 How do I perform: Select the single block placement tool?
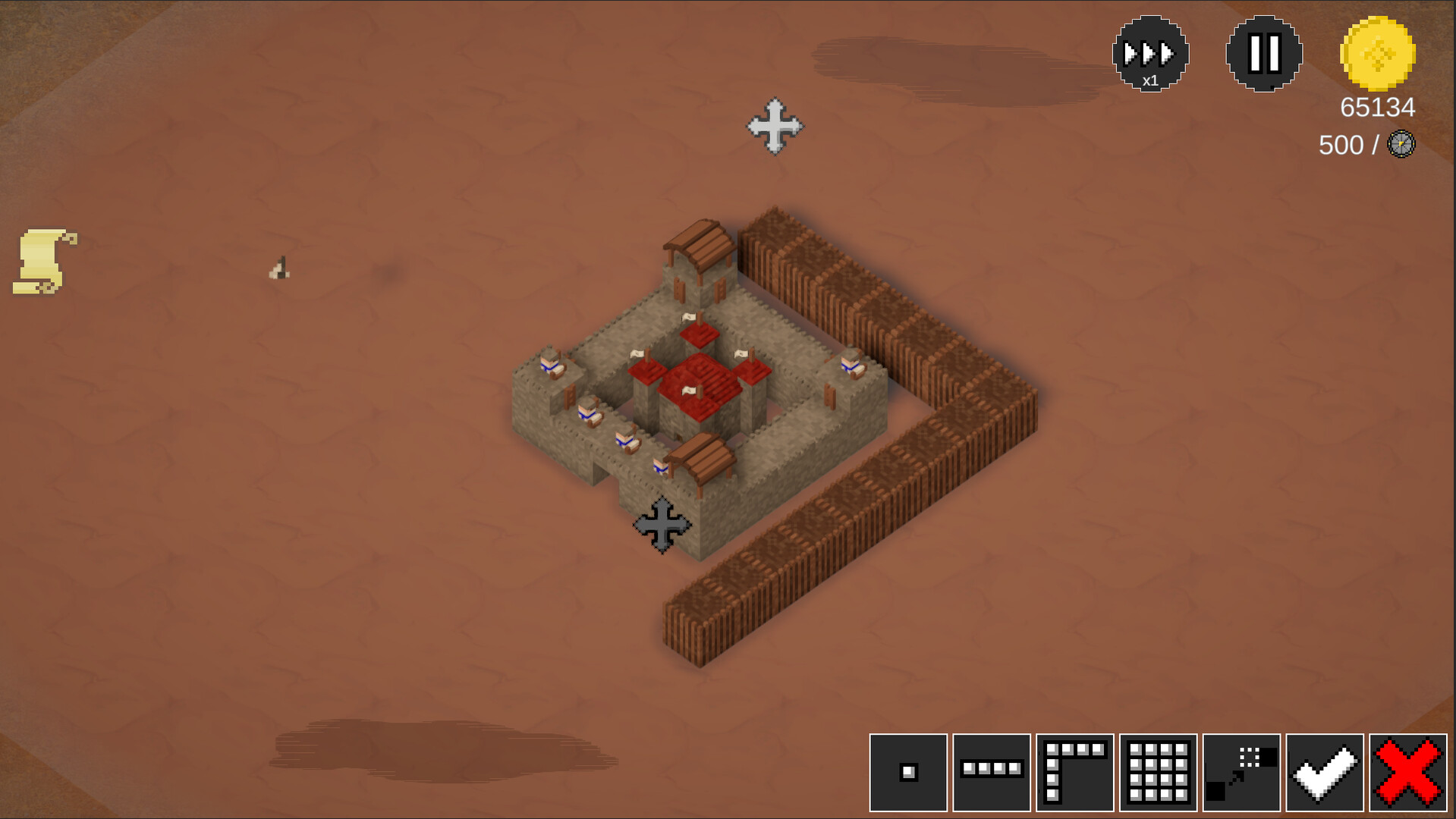click(907, 773)
